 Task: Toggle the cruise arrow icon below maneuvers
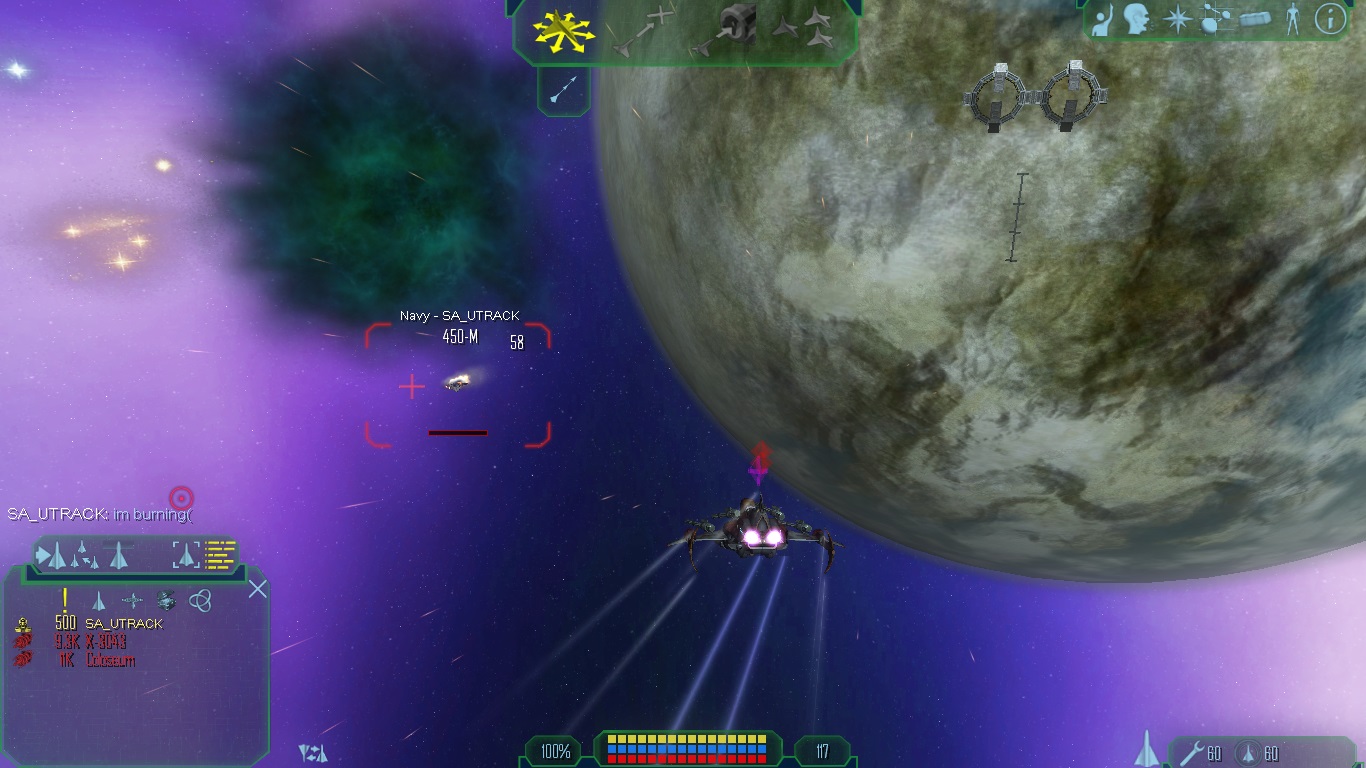(563, 91)
